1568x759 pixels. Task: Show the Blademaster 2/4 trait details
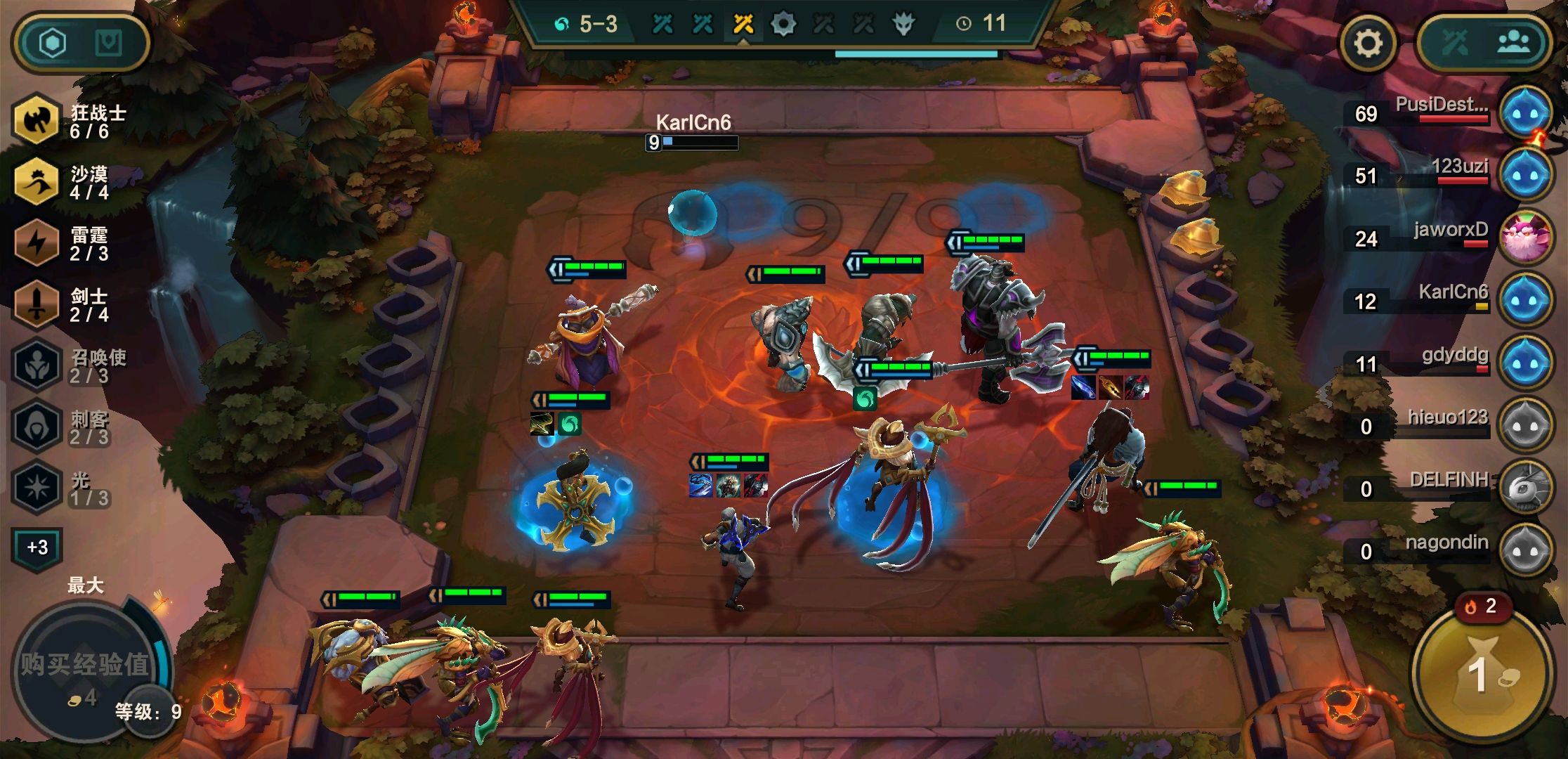coord(37,304)
